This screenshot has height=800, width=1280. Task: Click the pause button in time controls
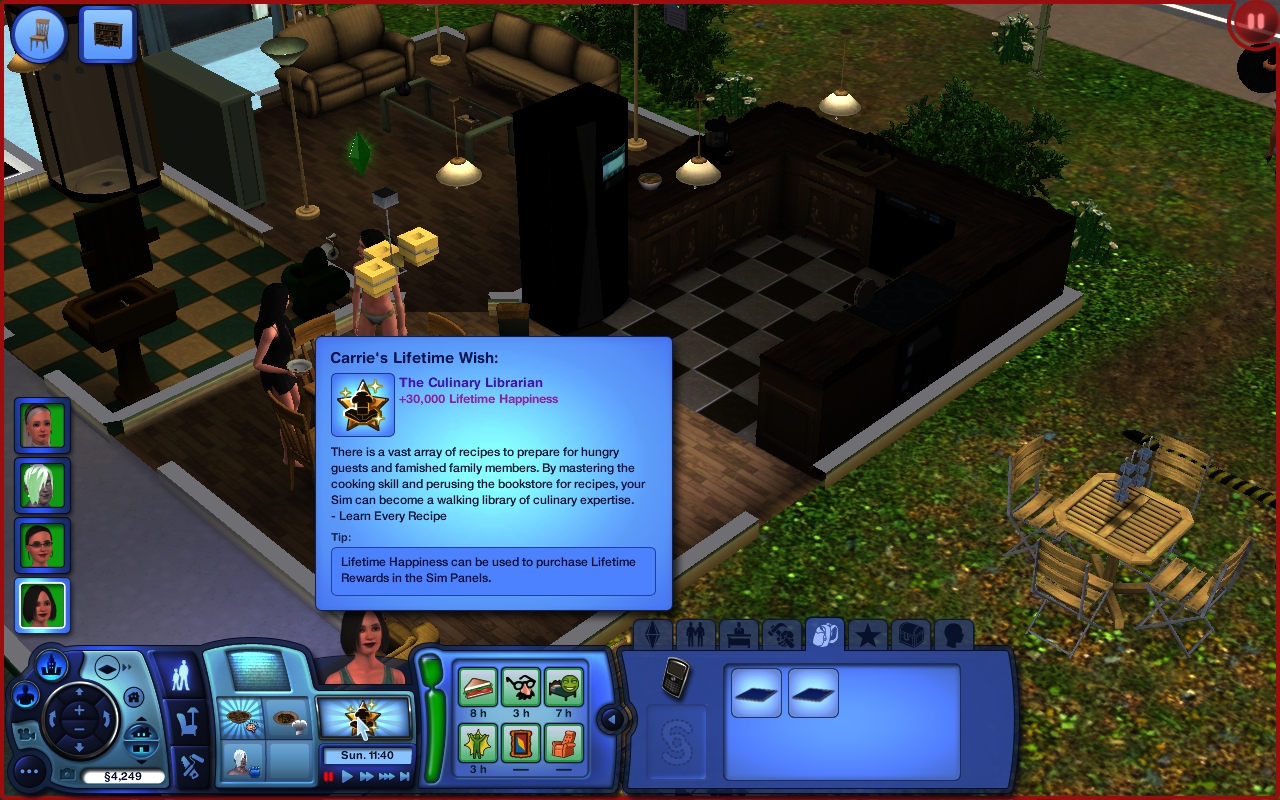click(x=328, y=776)
